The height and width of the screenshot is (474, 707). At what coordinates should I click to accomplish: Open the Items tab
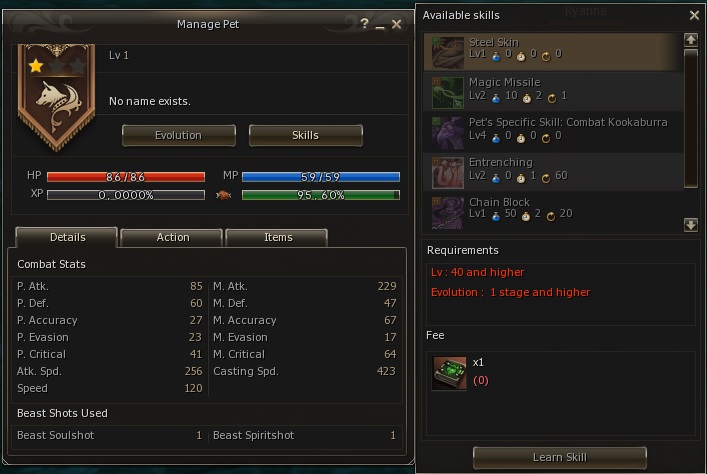click(278, 237)
